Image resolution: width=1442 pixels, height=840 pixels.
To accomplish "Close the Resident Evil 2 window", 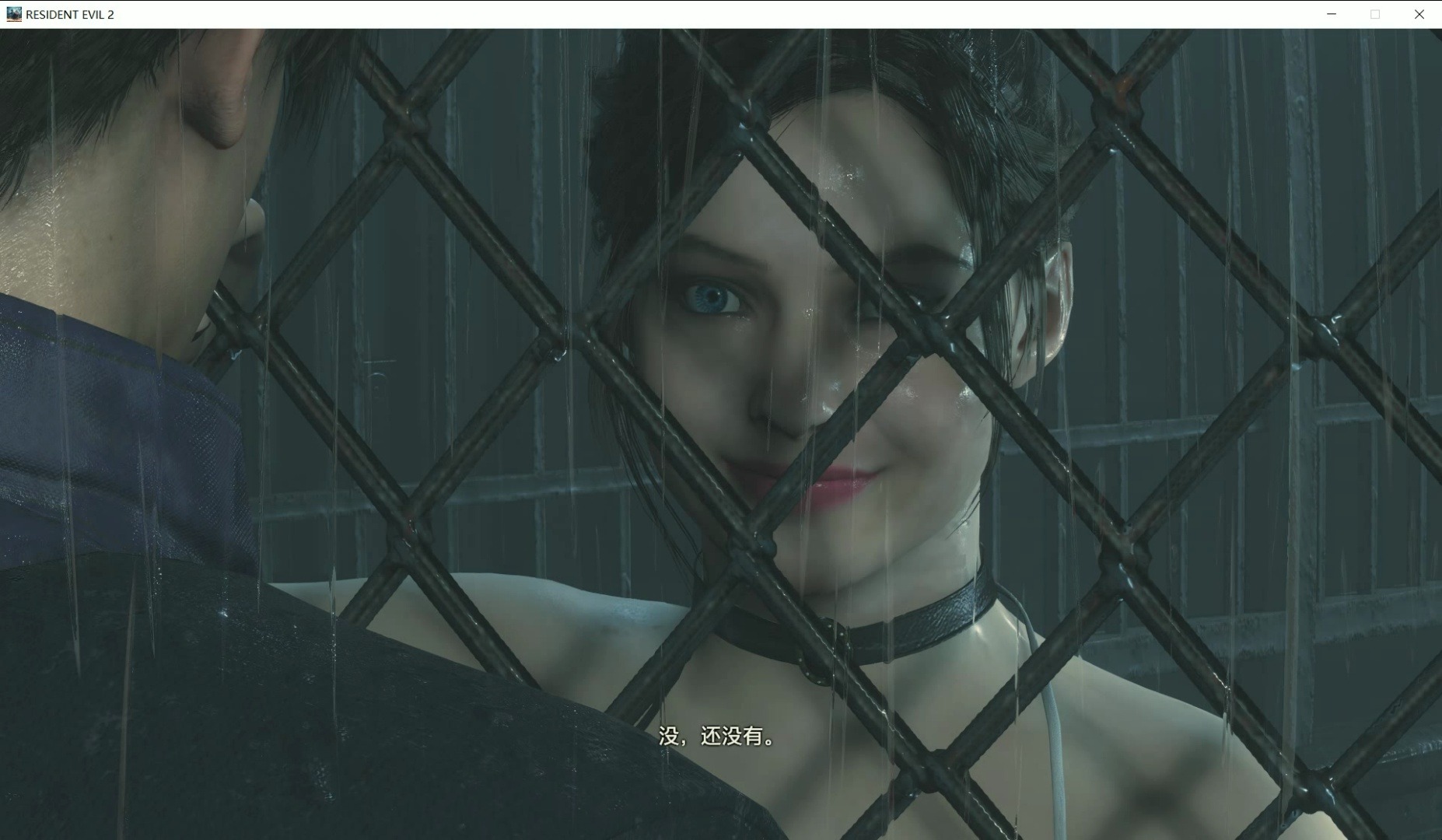I will (x=1419, y=14).
